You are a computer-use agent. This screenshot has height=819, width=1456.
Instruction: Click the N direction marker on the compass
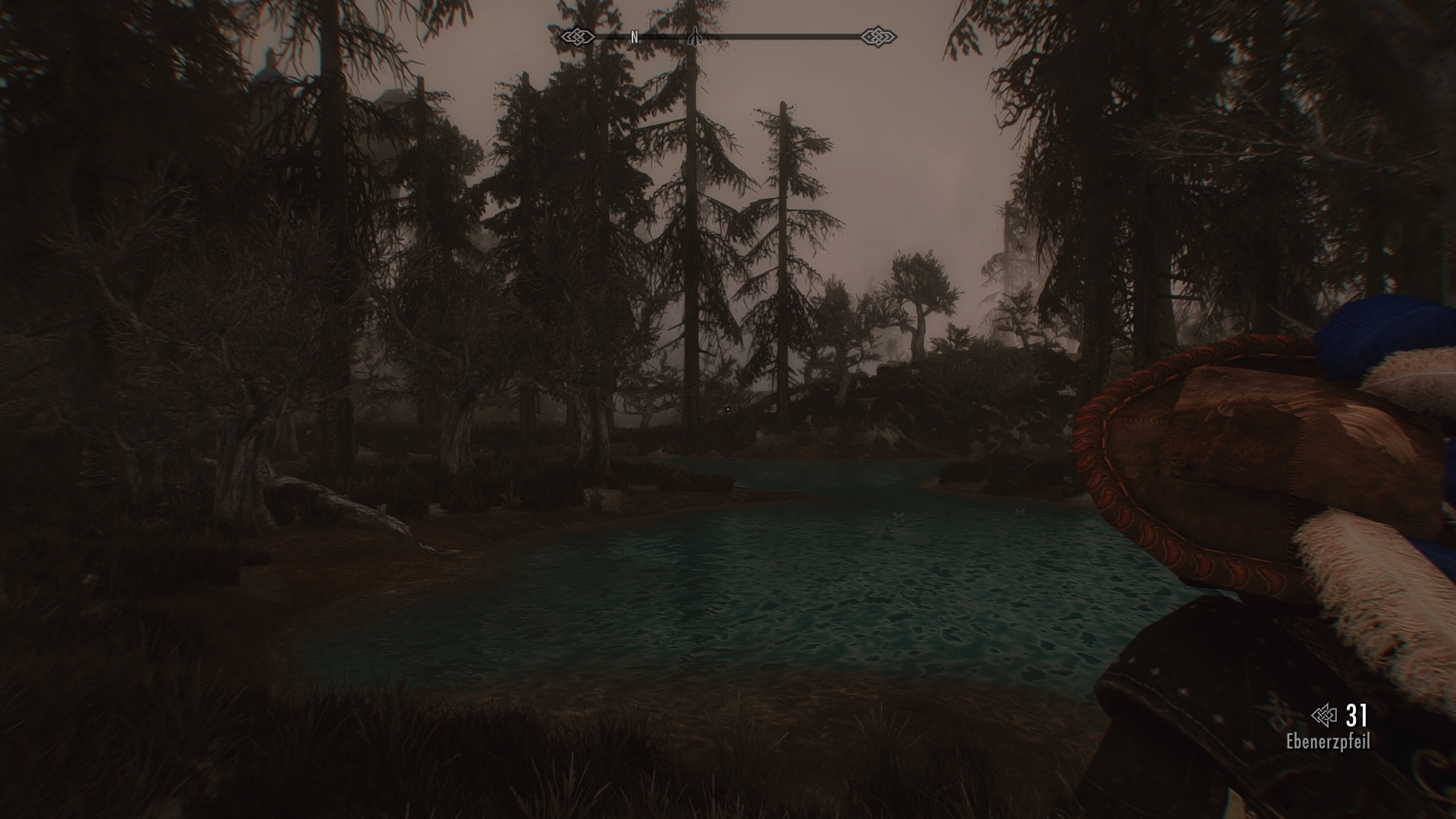(x=635, y=36)
